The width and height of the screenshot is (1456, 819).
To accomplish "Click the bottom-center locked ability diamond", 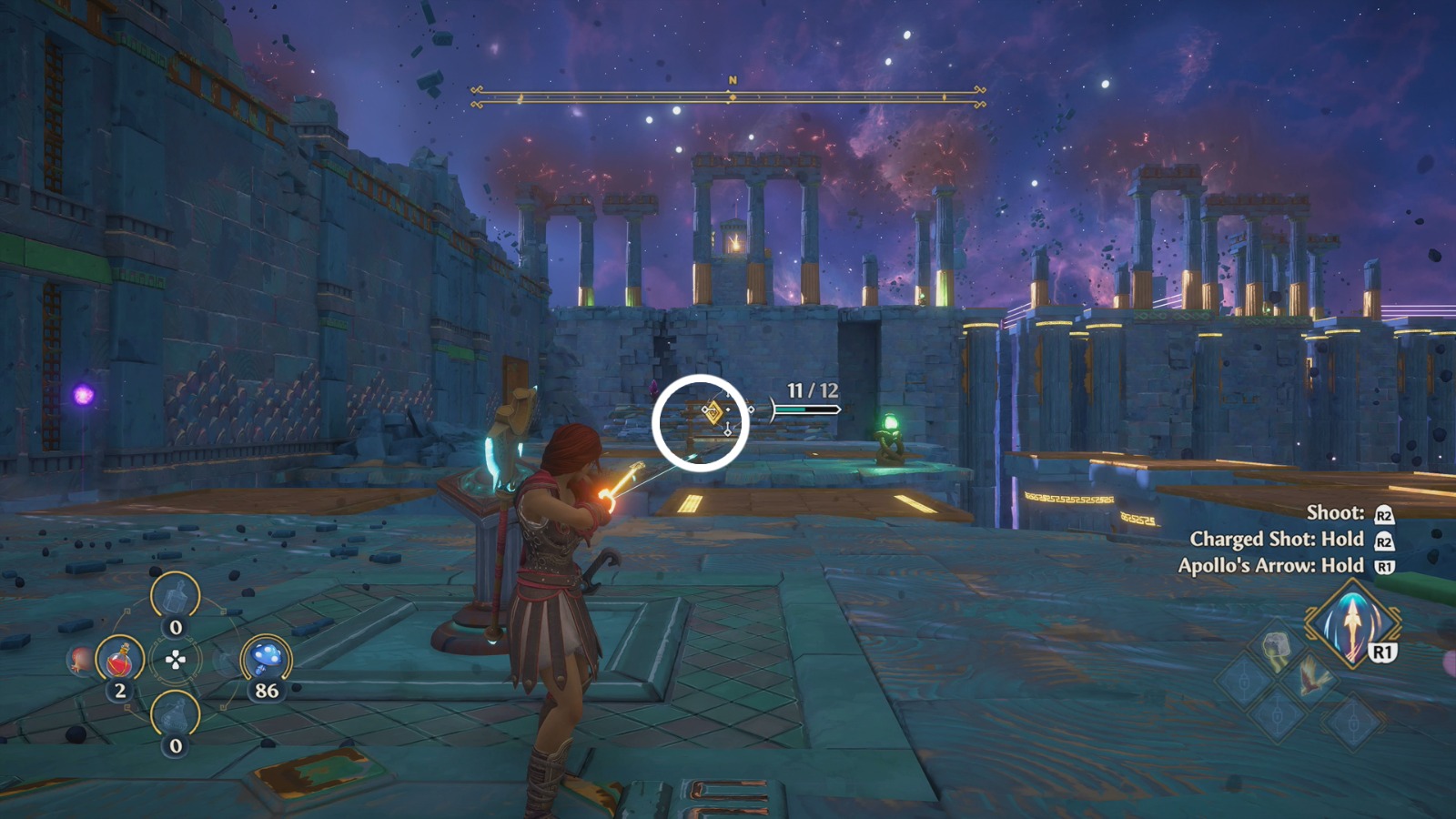I will click(x=1276, y=715).
